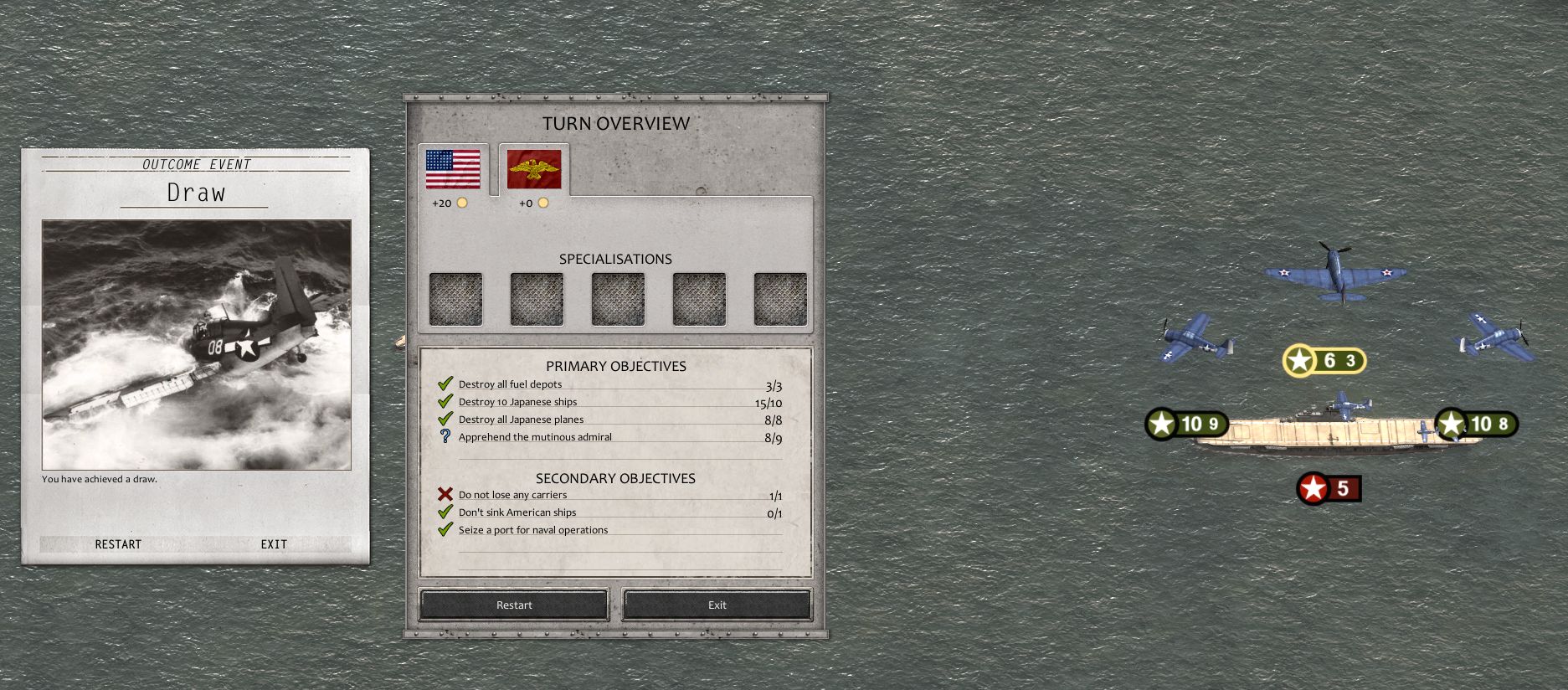
Task: Select the 'Seize a port for naval operations' row
Action: [x=533, y=530]
